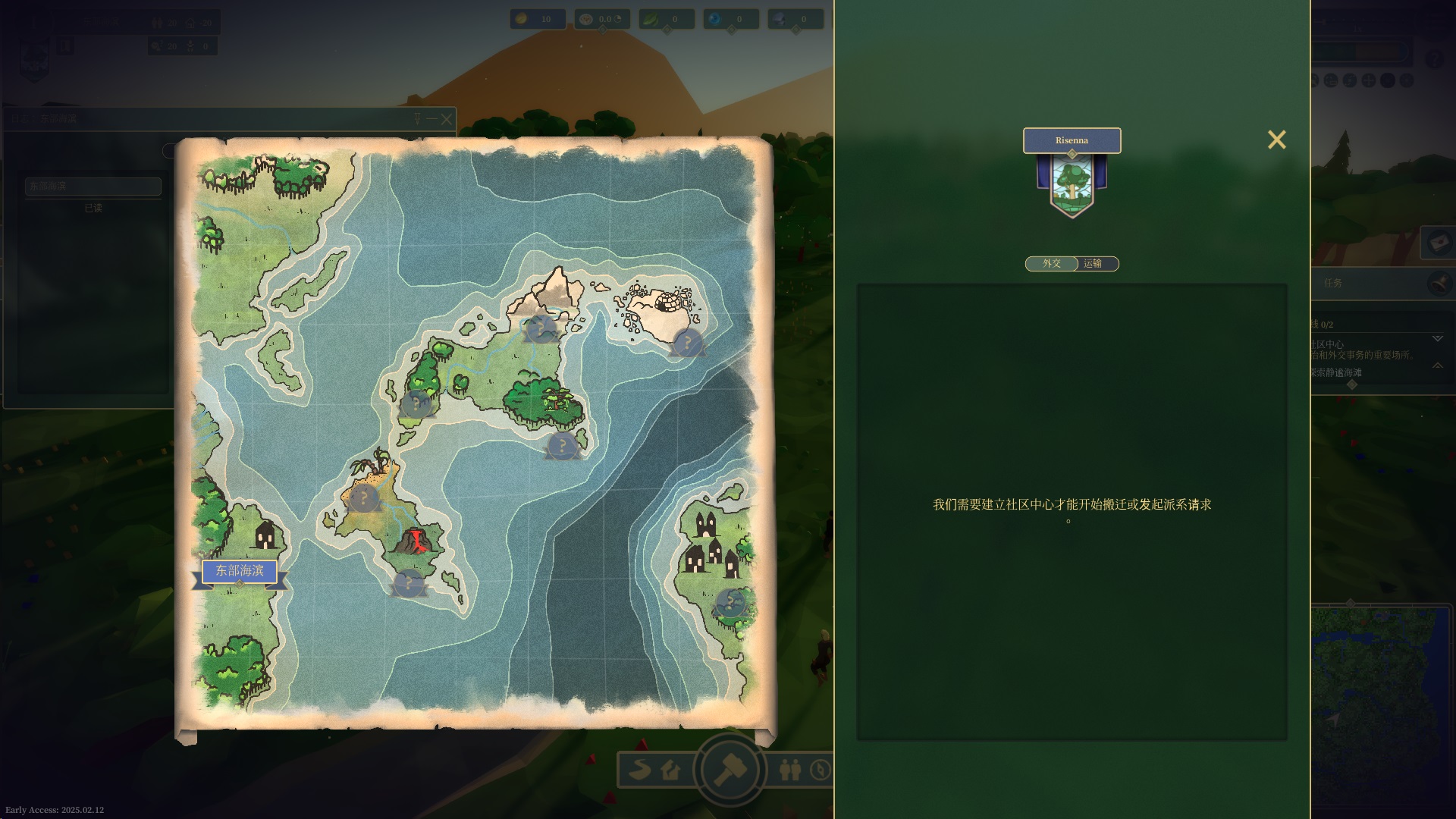The height and width of the screenshot is (819, 1456).
Task: Activate the broken house demolish tool
Action: 670,770
